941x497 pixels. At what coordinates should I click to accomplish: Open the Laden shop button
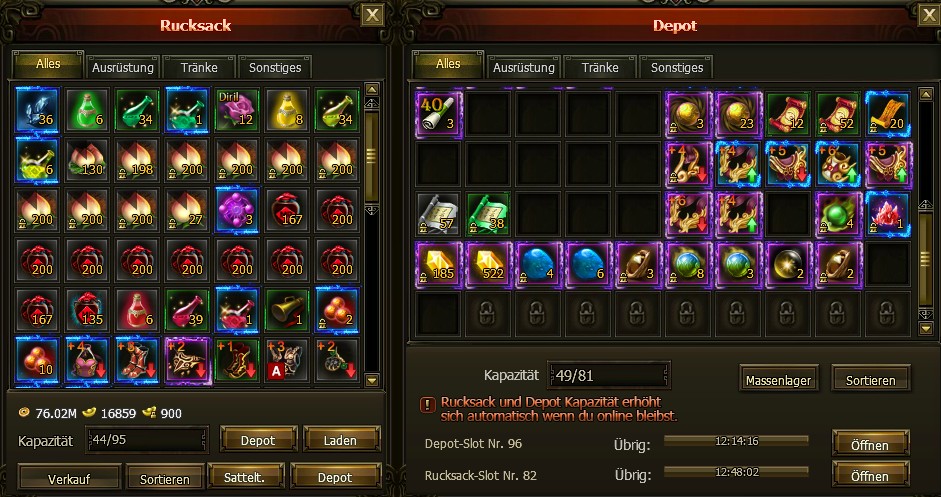click(x=342, y=439)
